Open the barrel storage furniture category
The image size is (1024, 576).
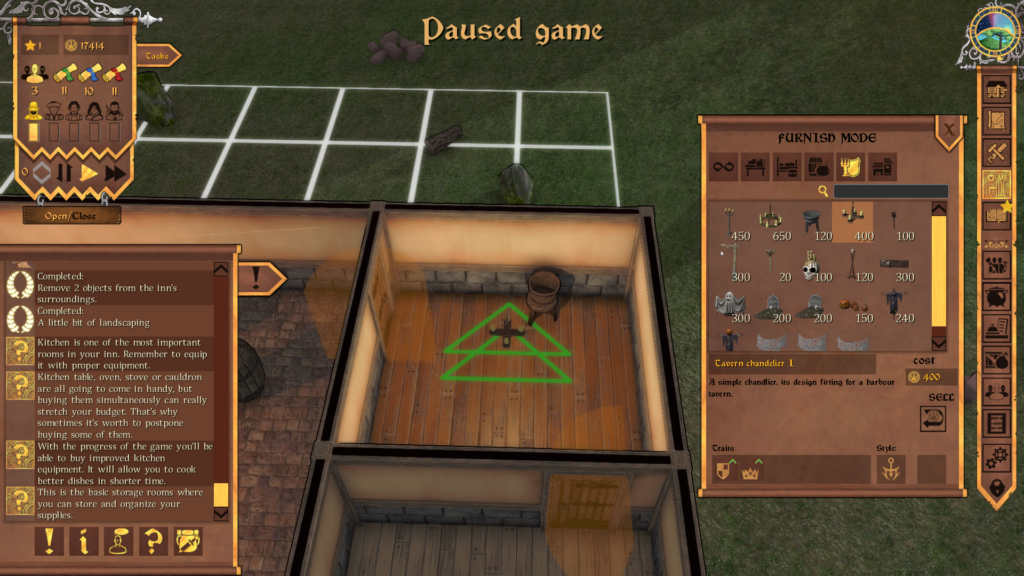point(819,167)
